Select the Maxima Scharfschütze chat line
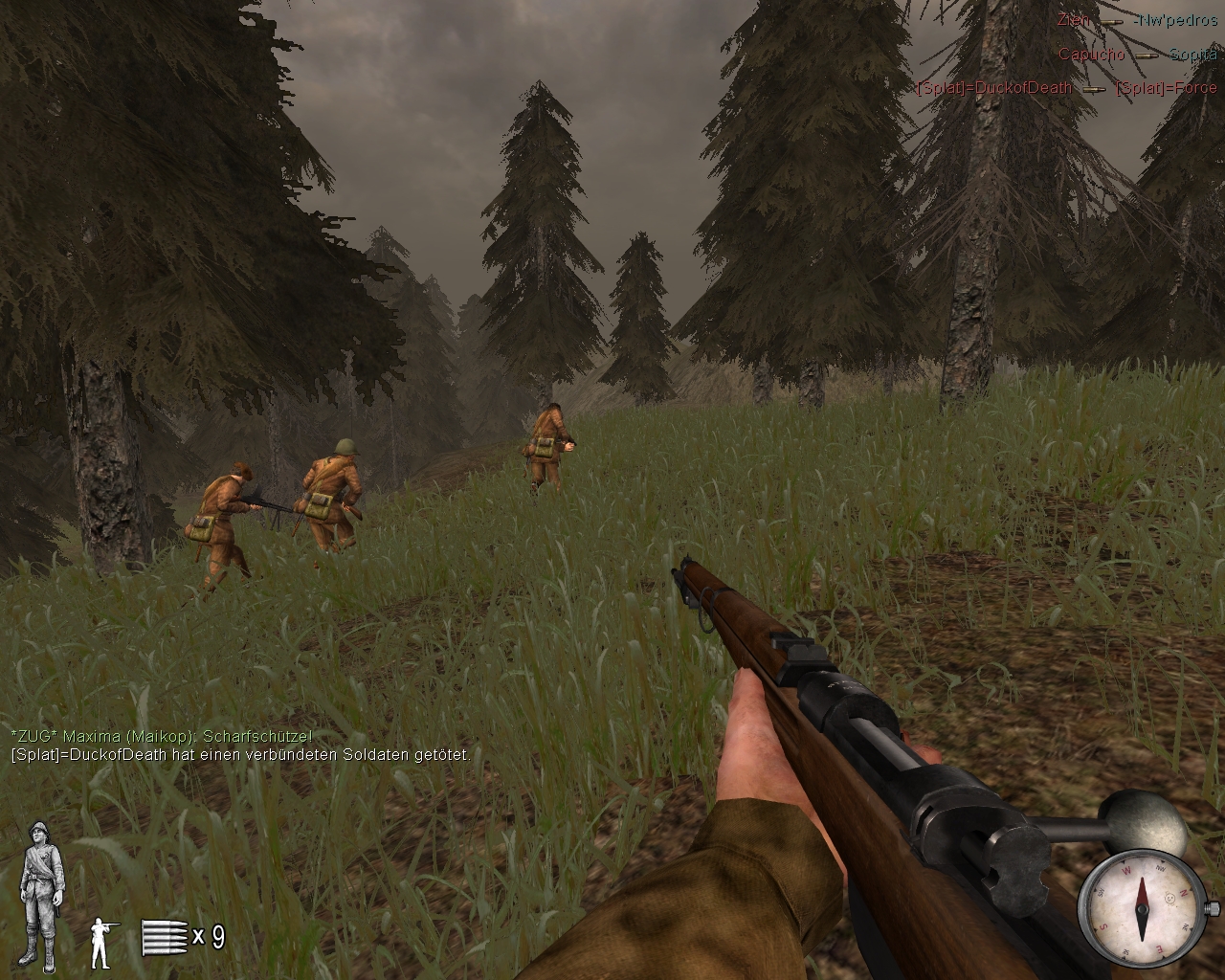The height and width of the screenshot is (980, 1225). click(161, 736)
